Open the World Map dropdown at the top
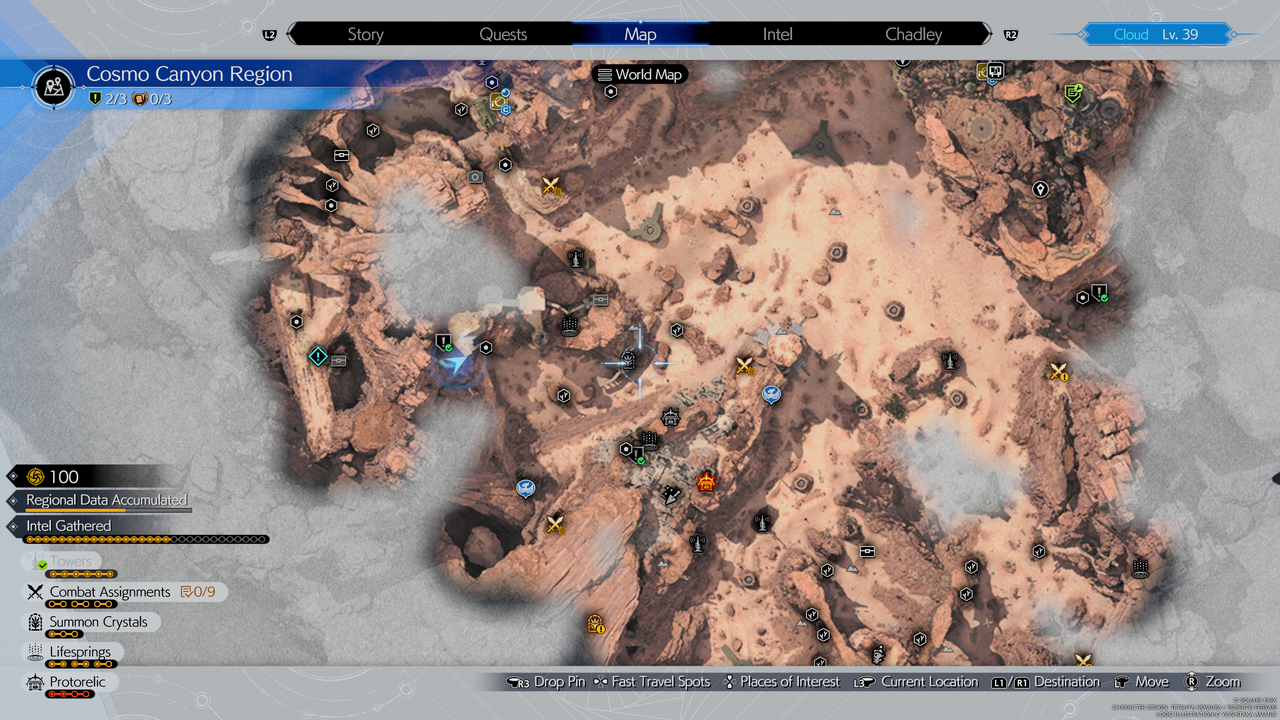Screen dimensions: 1280x720 click(639, 74)
